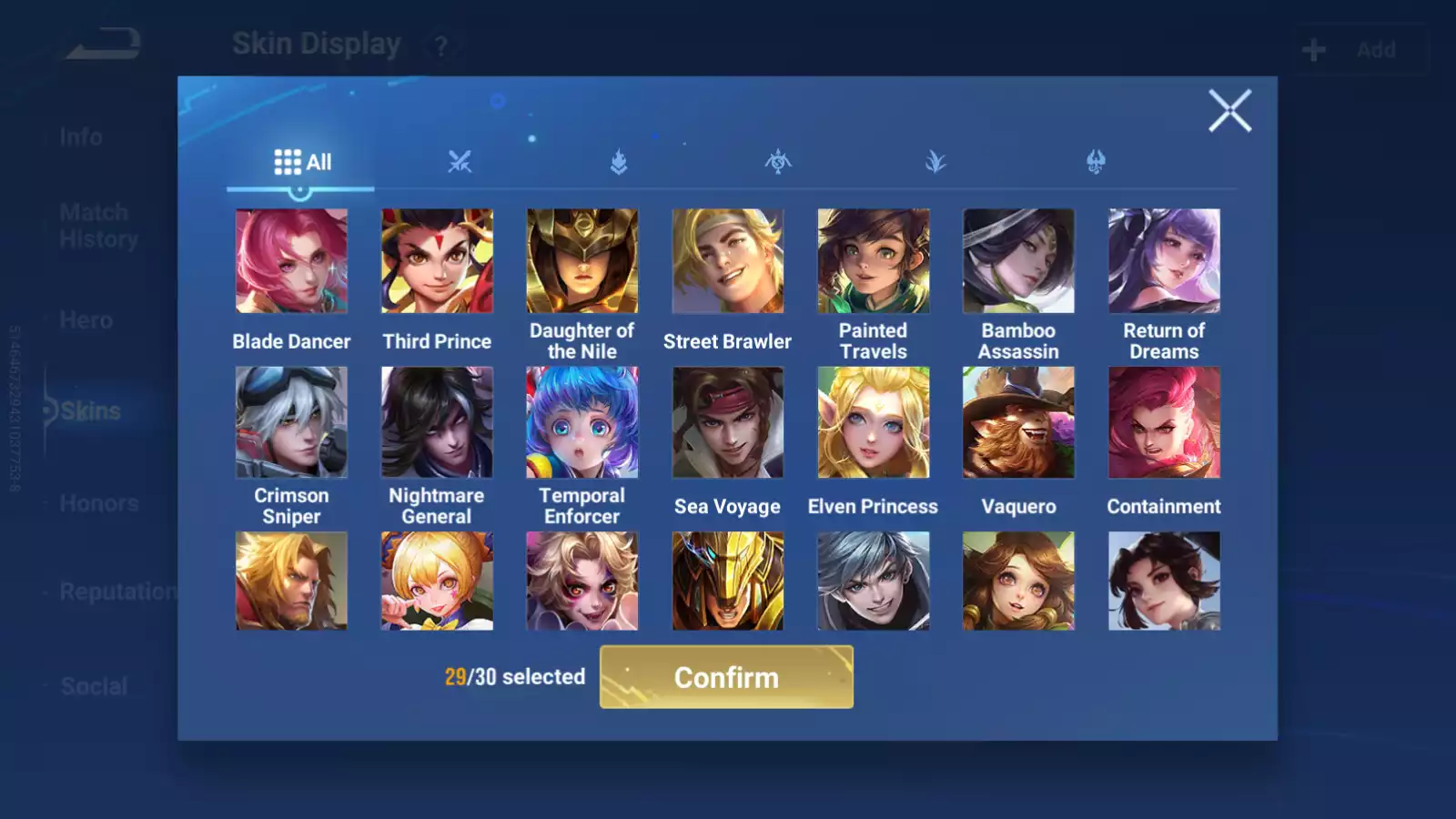The width and height of the screenshot is (1456, 819).
Task: Filter by the crossed swords role tab
Action: (460, 162)
